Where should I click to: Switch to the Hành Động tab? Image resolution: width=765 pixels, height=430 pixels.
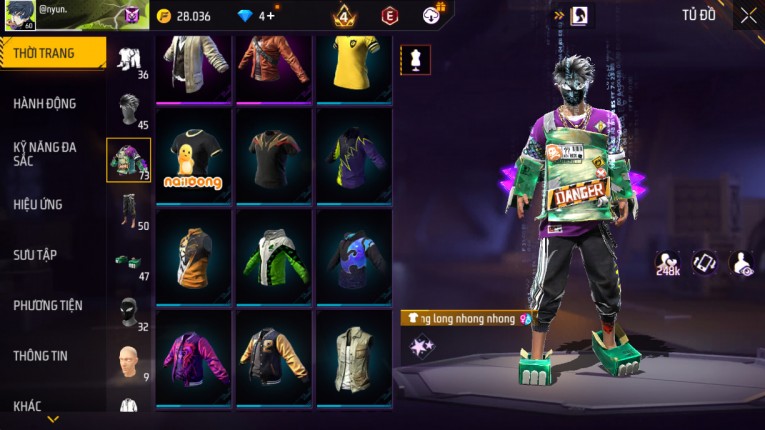point(45,103)
